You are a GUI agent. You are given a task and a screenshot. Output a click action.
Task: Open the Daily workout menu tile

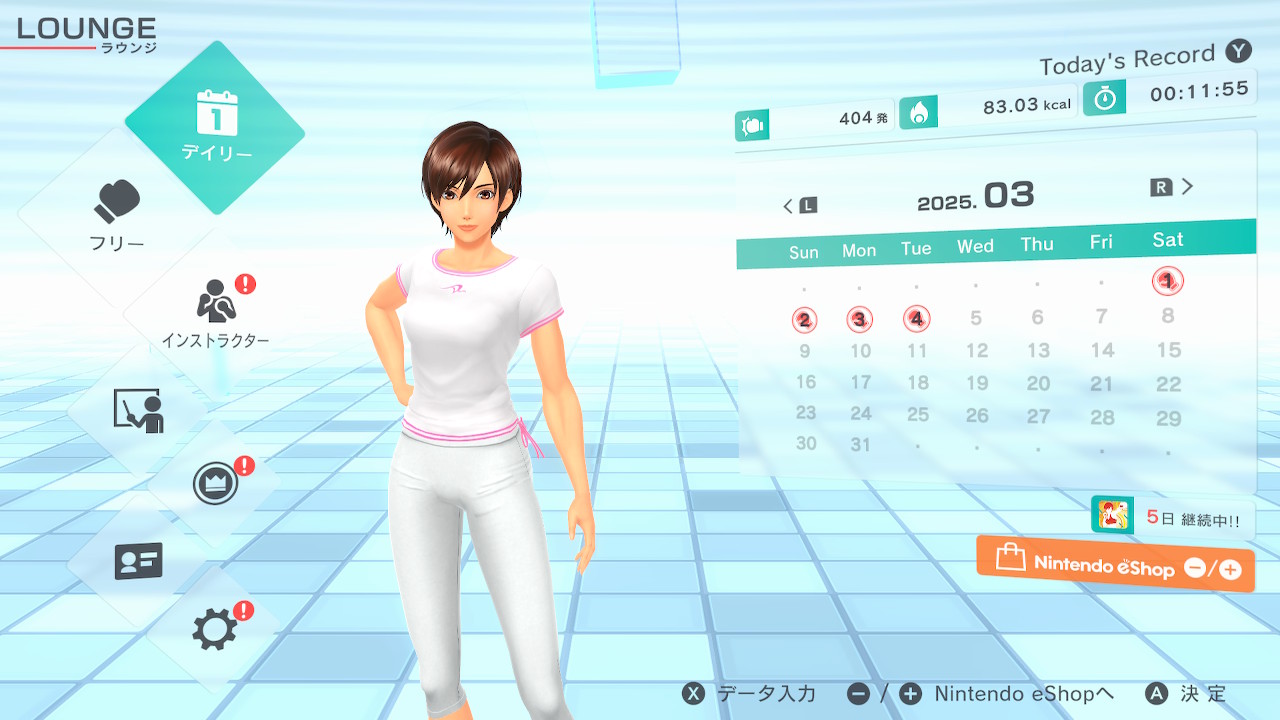click(x=215, y=127)
